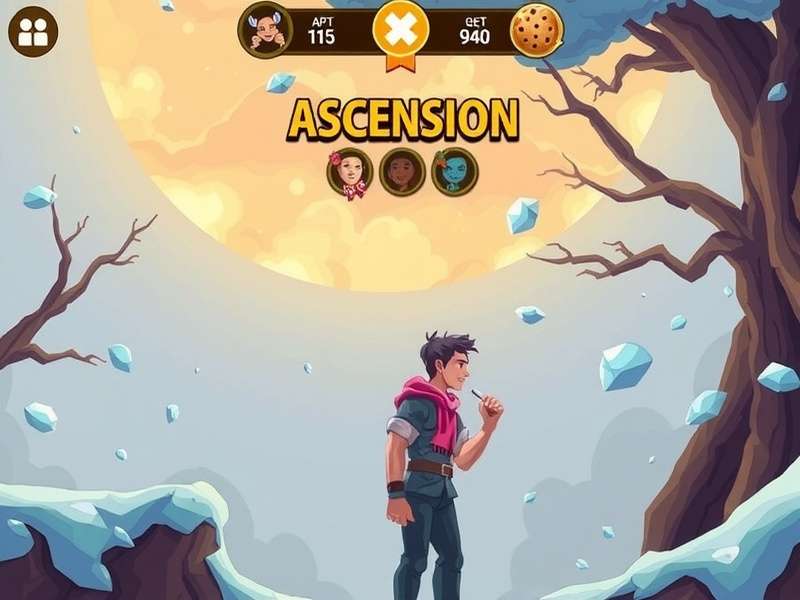Click the horned character avatar portrait
This screenshot has height=600, width=800.
click(265, 30)
